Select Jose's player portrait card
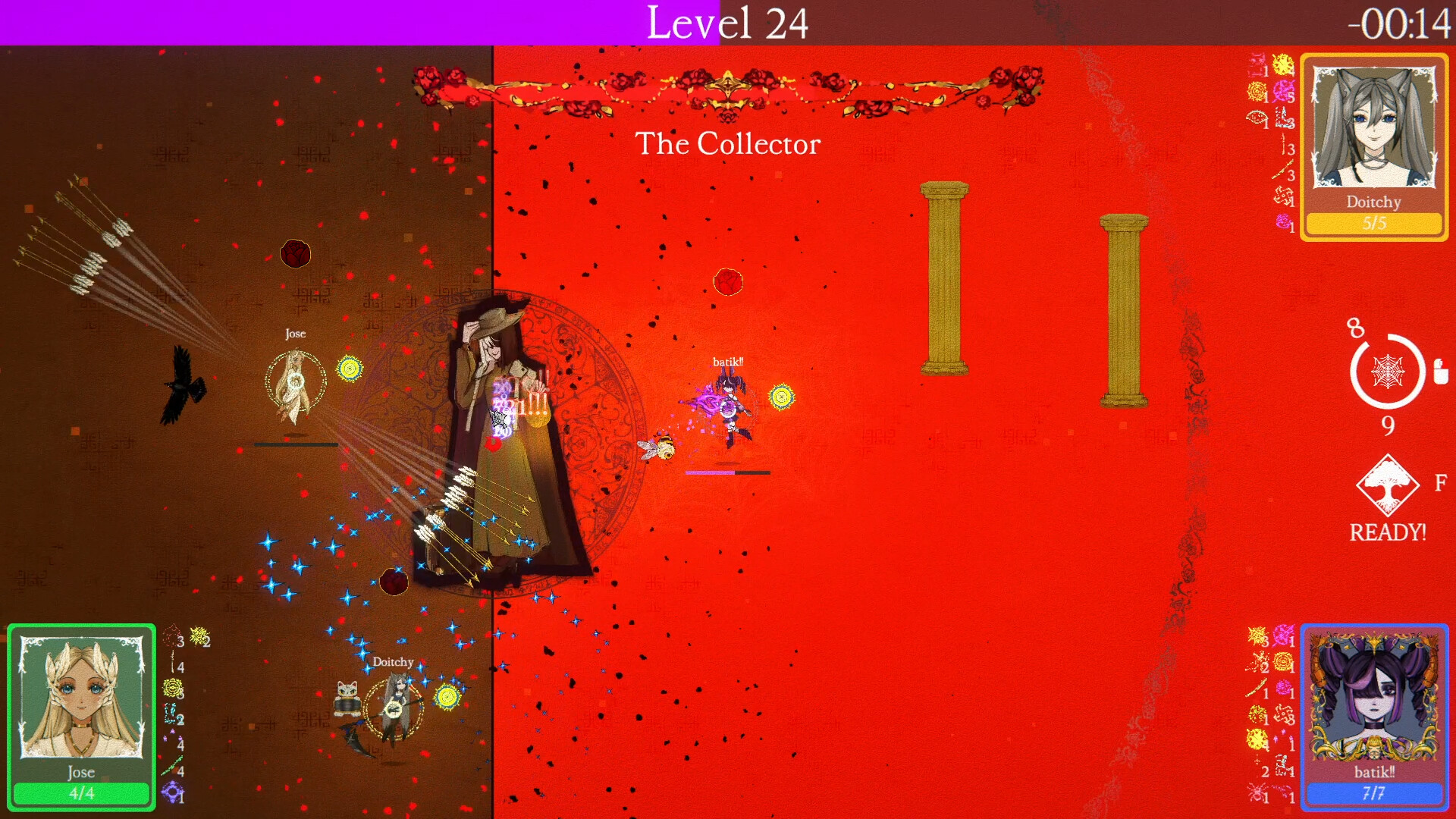Screen dimensions: 1456x819 coord(81,717)
